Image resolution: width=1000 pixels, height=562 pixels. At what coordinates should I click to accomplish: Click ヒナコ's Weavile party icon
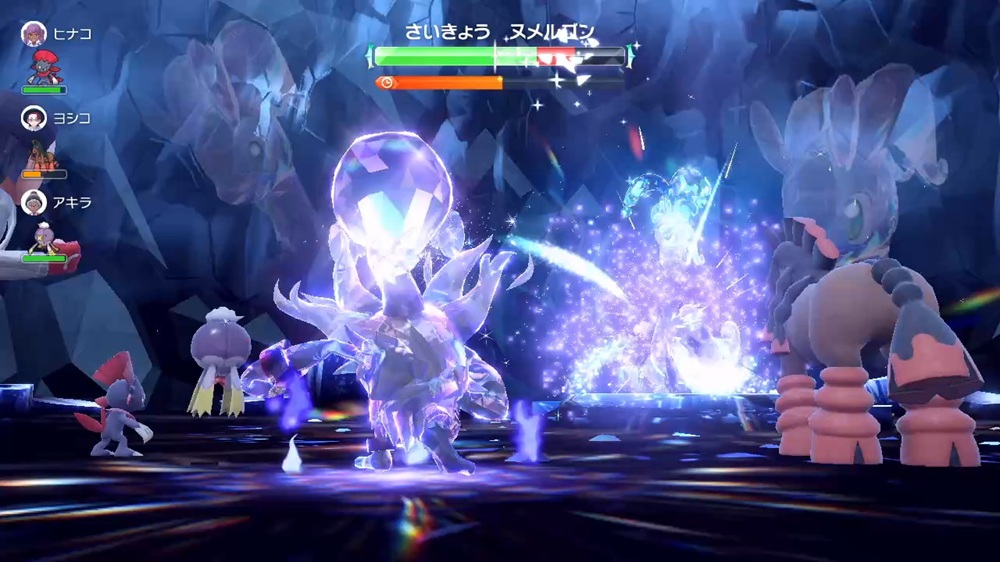click(x=43, y=68)
